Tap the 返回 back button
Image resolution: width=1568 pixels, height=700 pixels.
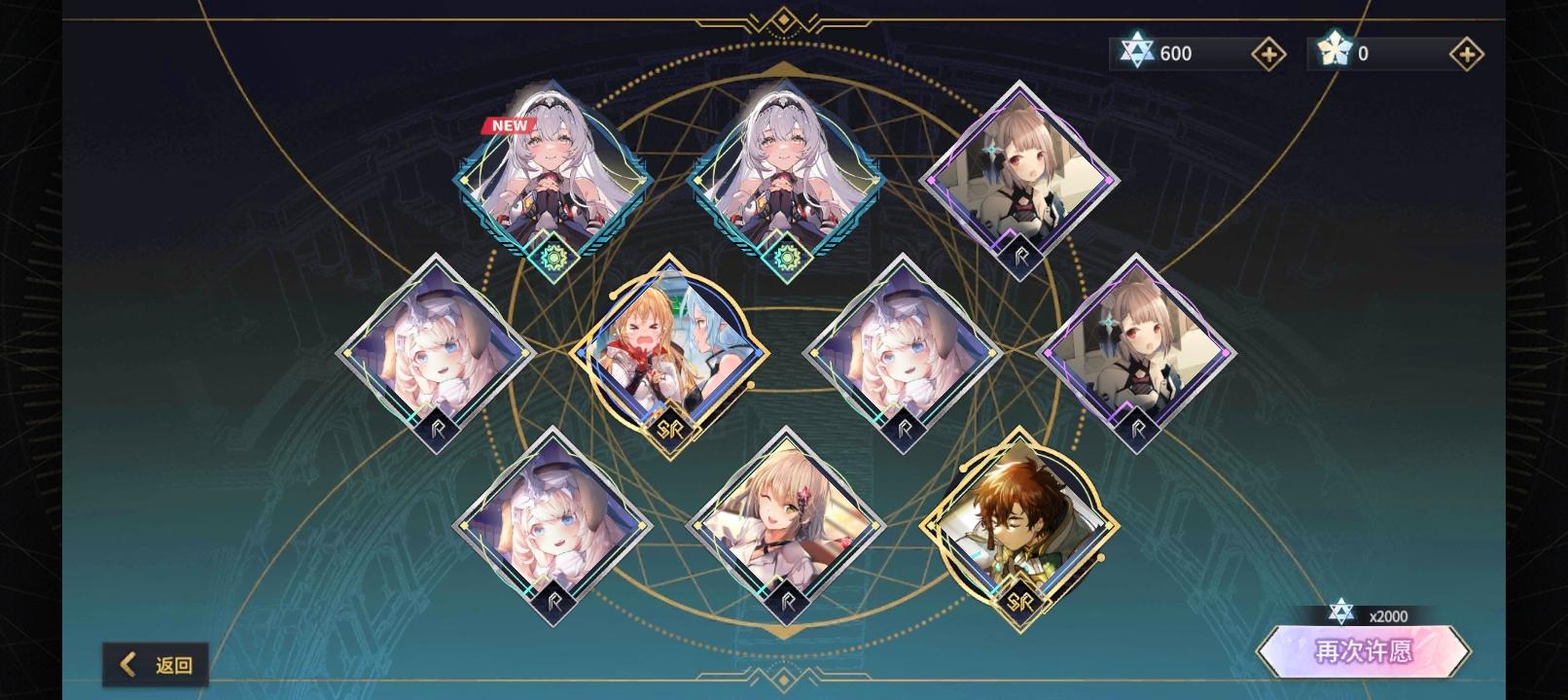156,664
